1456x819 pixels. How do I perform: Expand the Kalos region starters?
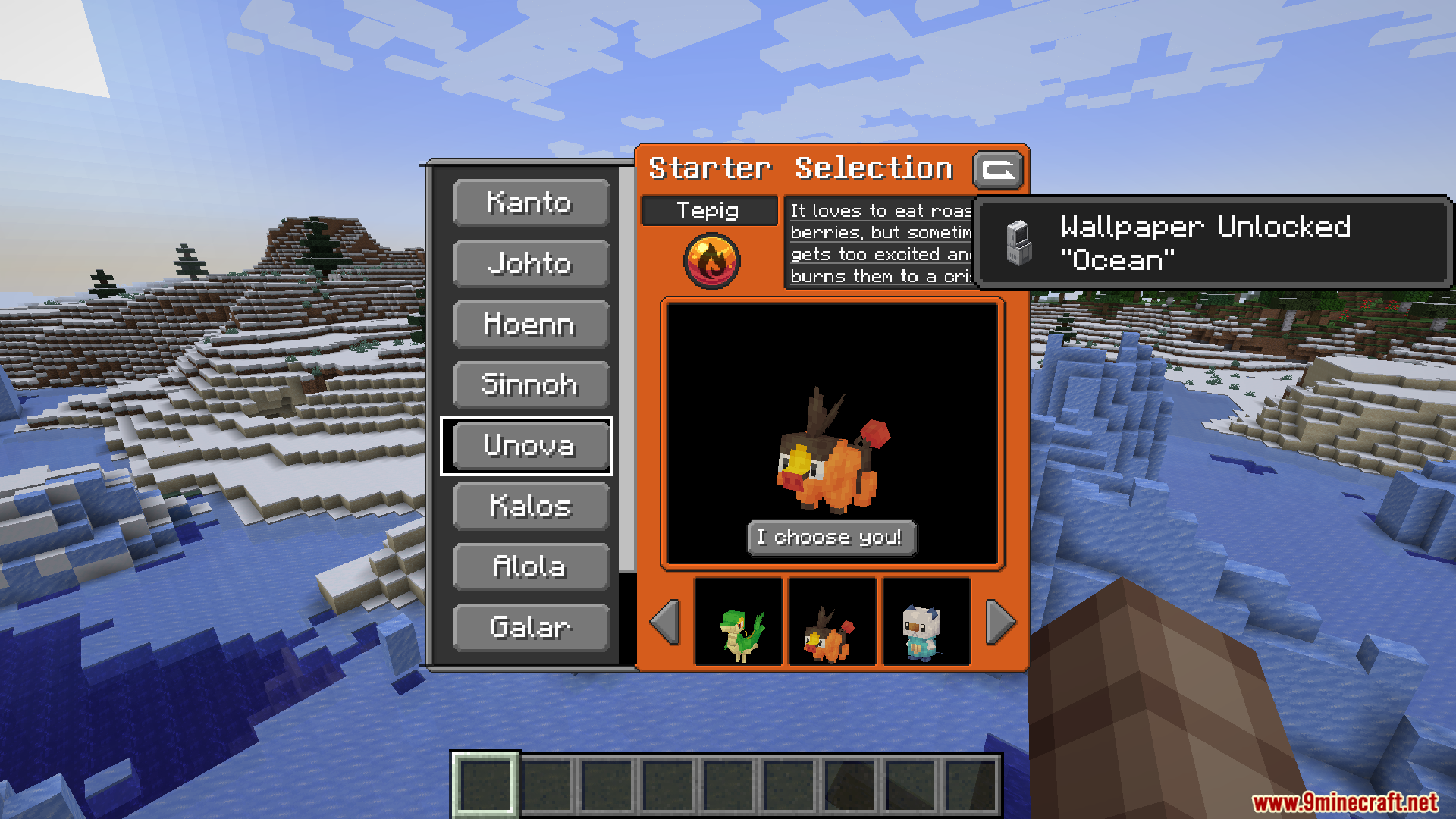(530, 506)
